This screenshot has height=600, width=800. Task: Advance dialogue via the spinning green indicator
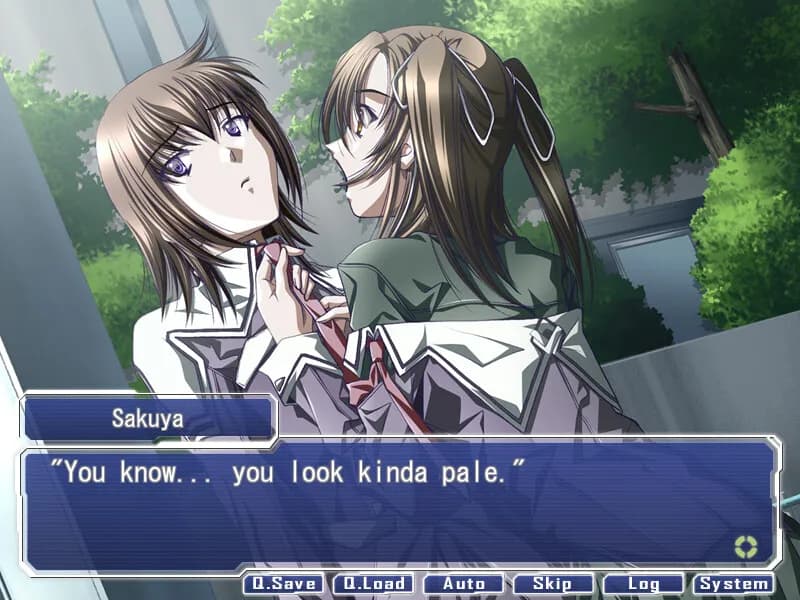[x=745, y=546]
